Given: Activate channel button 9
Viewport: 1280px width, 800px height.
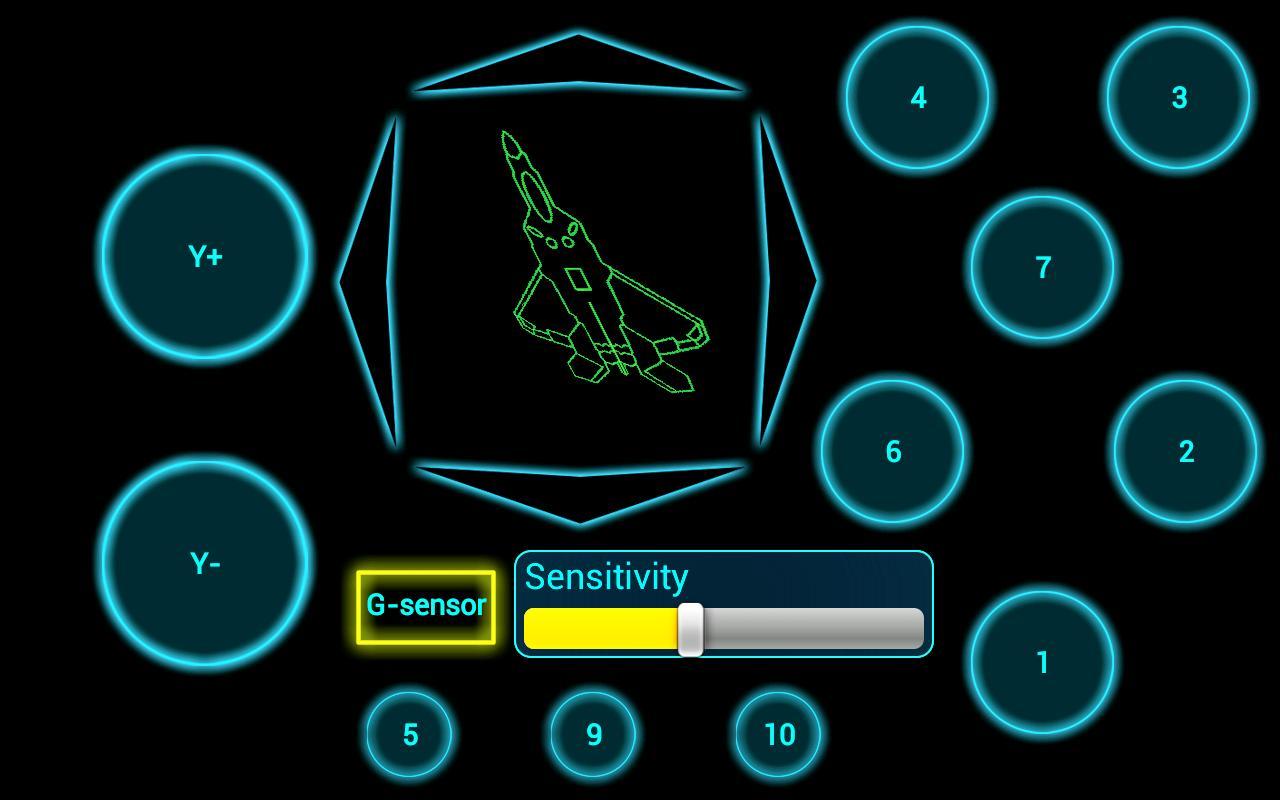Looking at the screenshot, I should (593, 734).
